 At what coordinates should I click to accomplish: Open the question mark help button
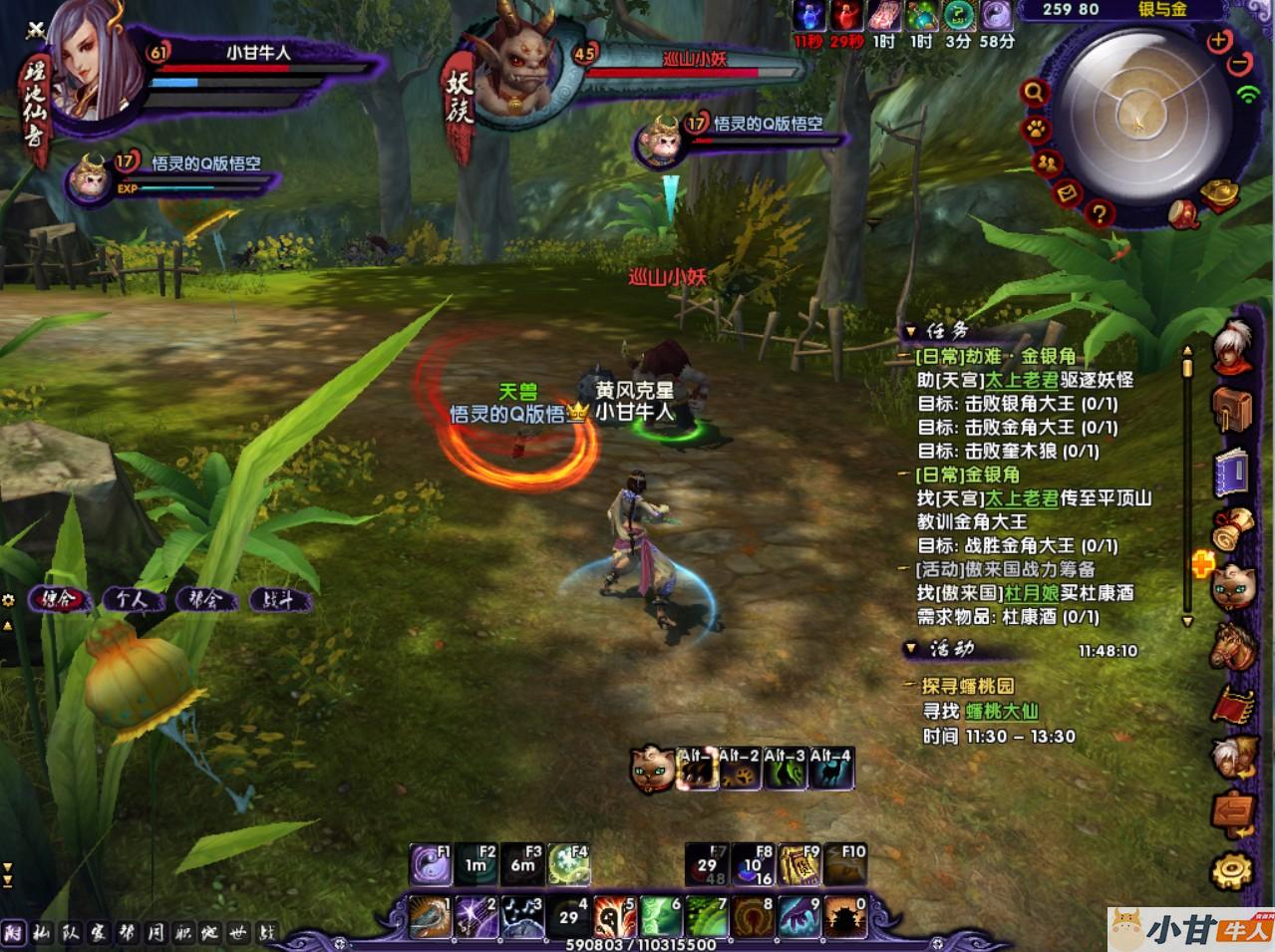click(x=1099, y=211)
